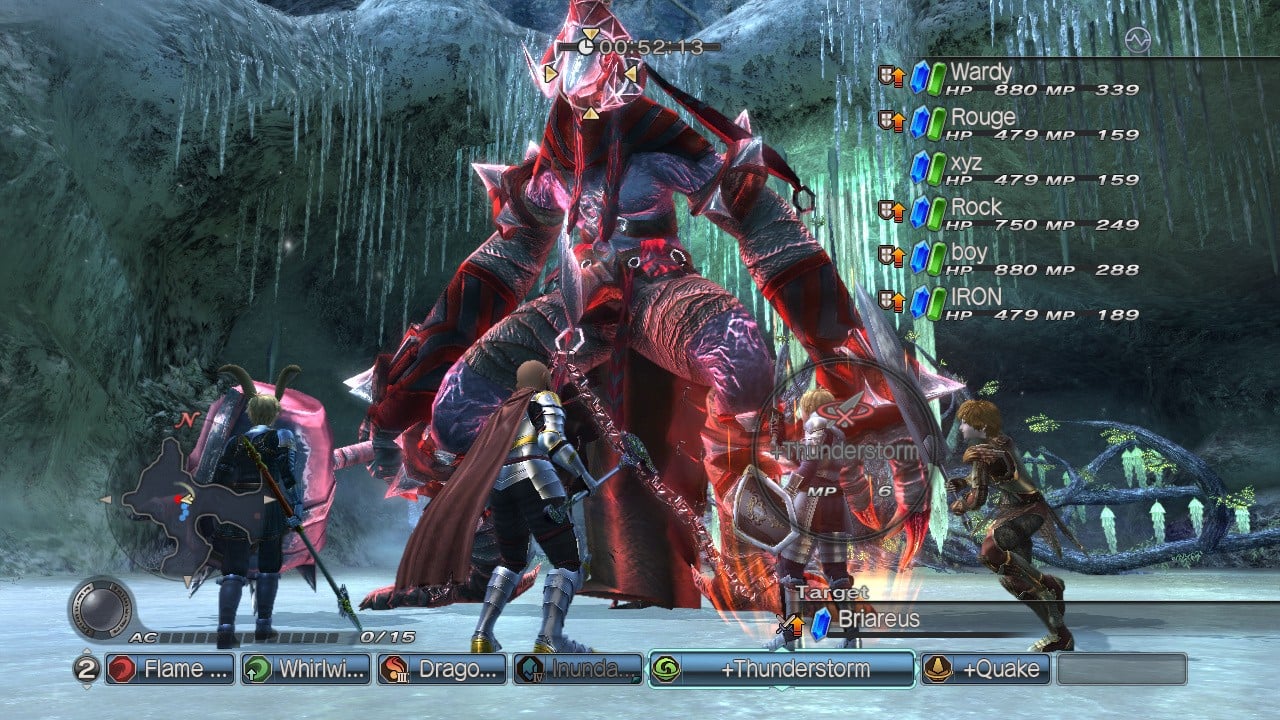Click the Briareus target name bar
The width and height of the screenshot is (1280, 720).
pyautogui.click(x=880, y=620)
